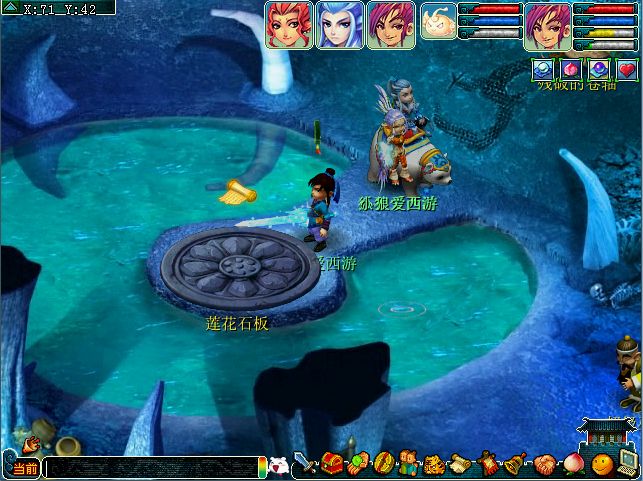Screen dimensions: 643x481
Task: Switch the 当前 chat channel button
Action: (25, 468)
